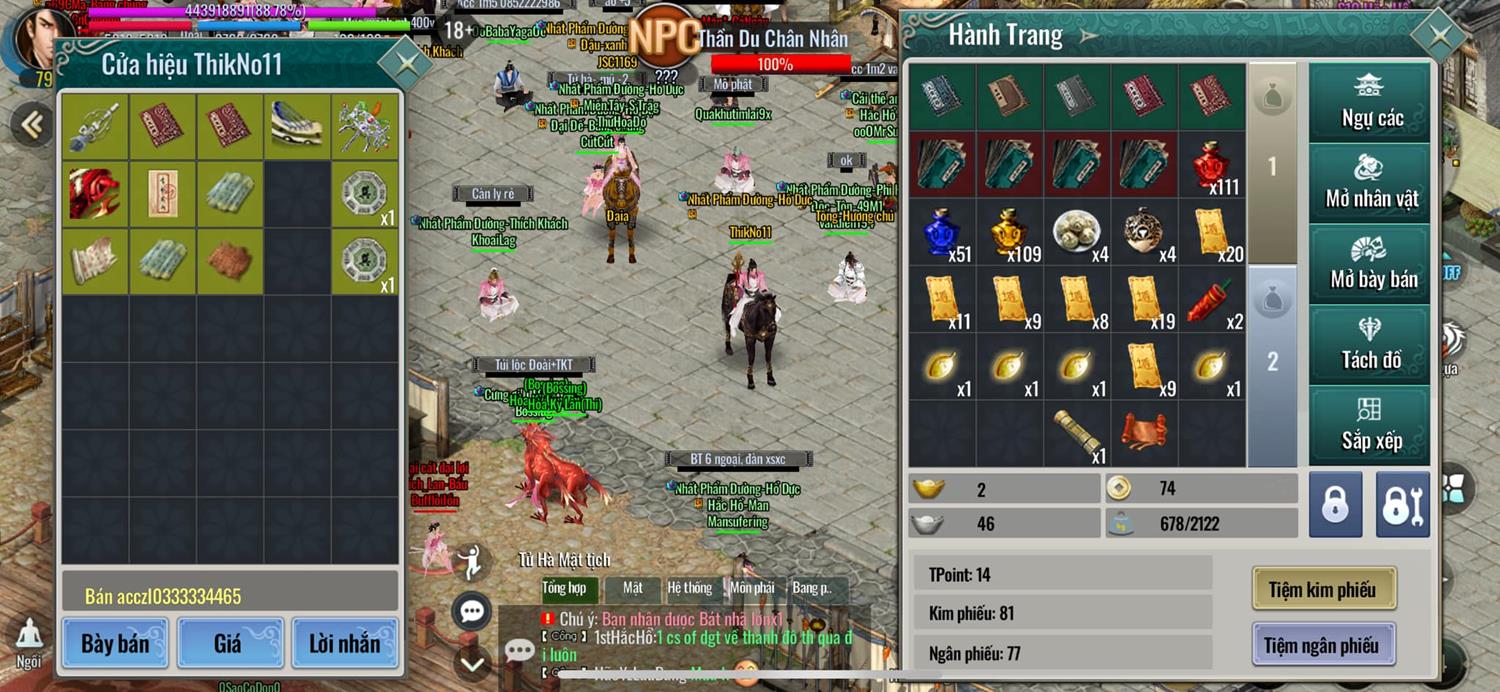Pick the red chili pepper item x2
Screen dimensions: 1500x692
(1212, 300)
